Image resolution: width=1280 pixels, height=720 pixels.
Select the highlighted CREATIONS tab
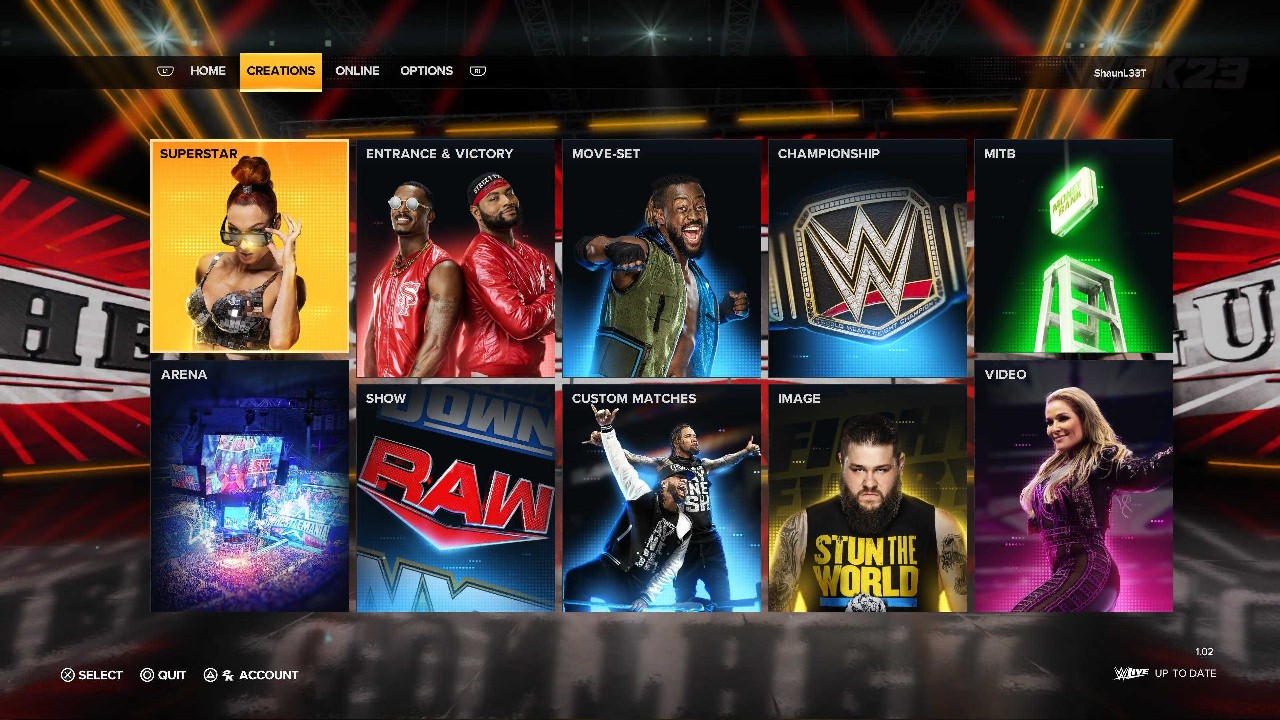click(280, 70)
